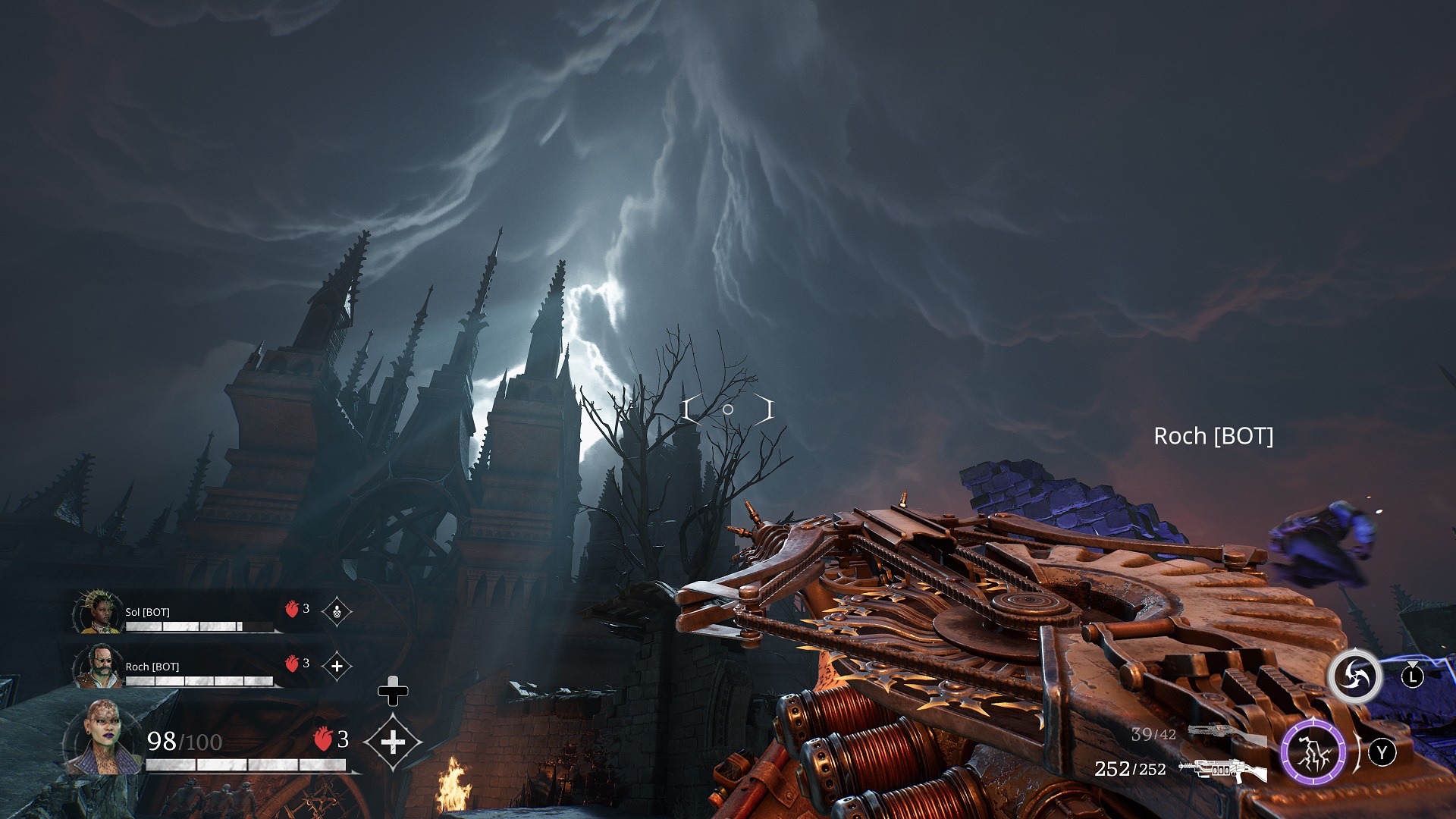
Task: Click your own character portrait
Action: click(x=102, y=738)
